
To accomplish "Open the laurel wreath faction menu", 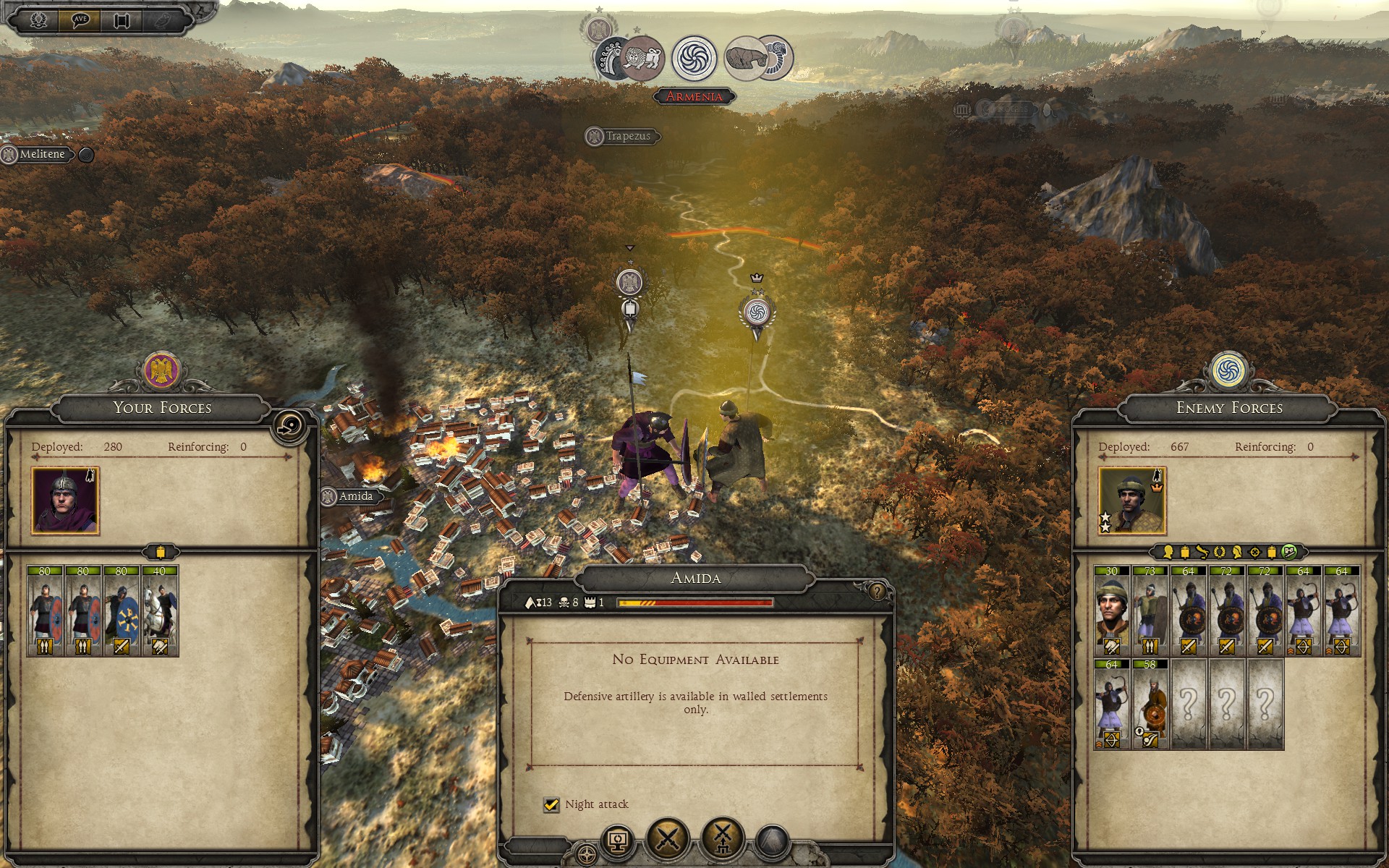I will [38, 20].
